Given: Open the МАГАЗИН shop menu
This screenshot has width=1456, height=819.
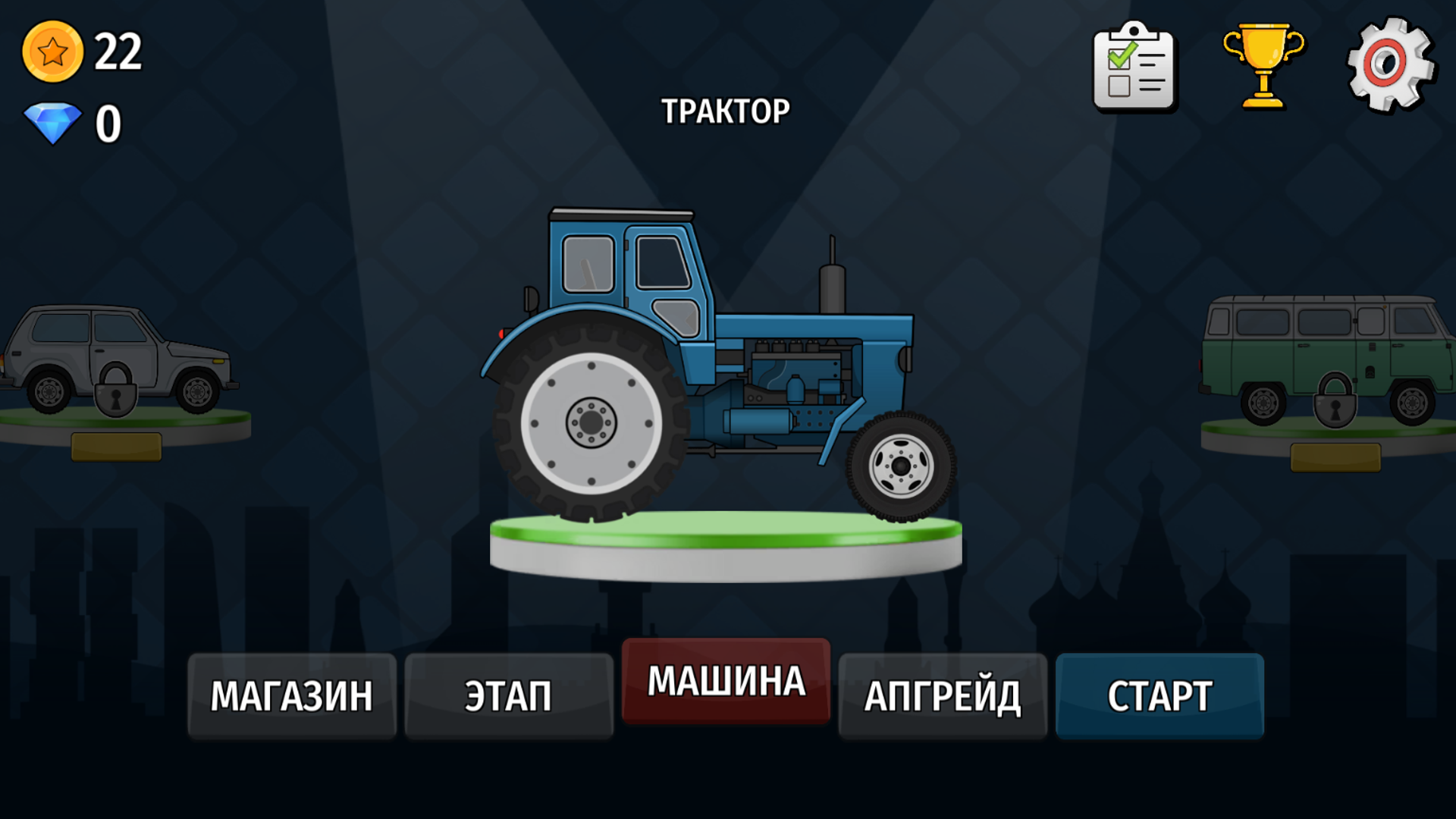Looking at the screenshot, I should pos(291,693).
